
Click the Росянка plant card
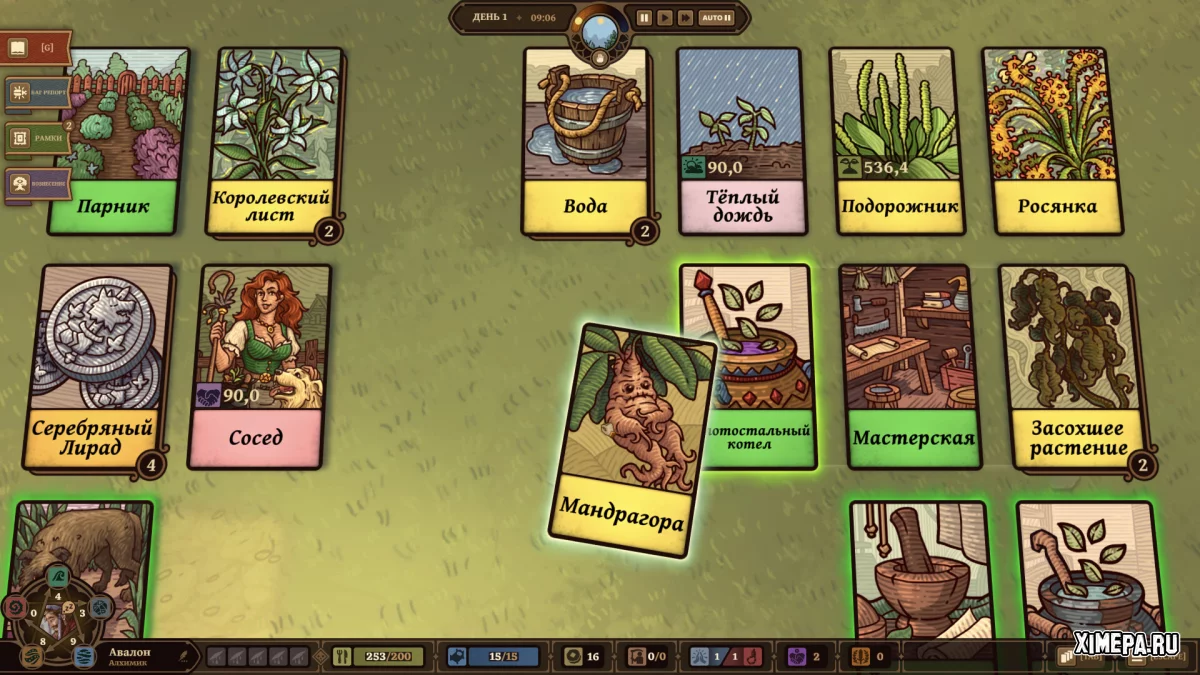1056,140
